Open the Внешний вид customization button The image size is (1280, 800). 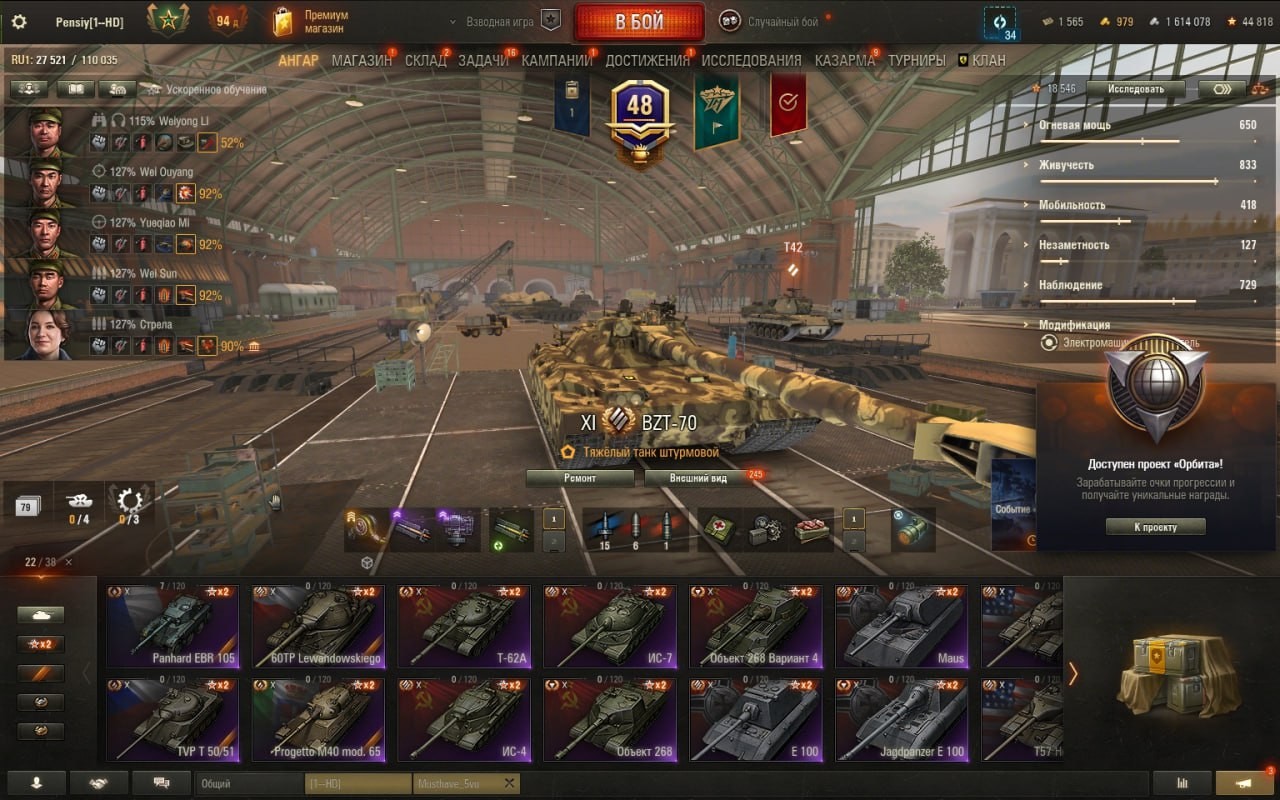(x=699, y=478)
